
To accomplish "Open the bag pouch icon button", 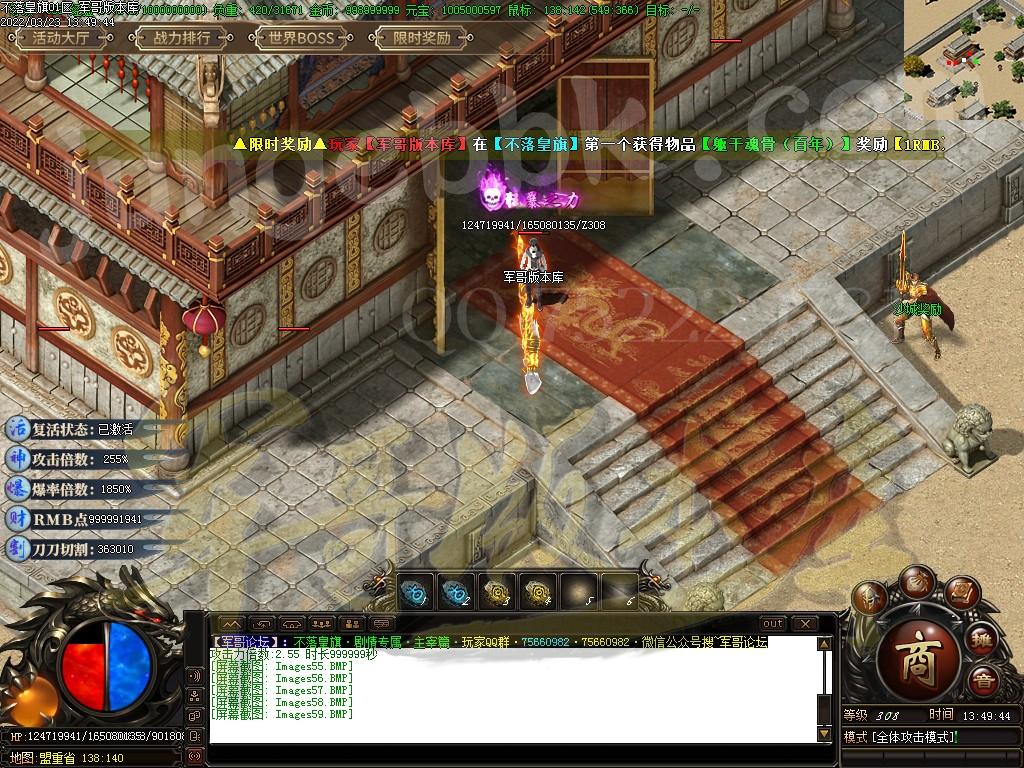I will click(x=915, y=580).
